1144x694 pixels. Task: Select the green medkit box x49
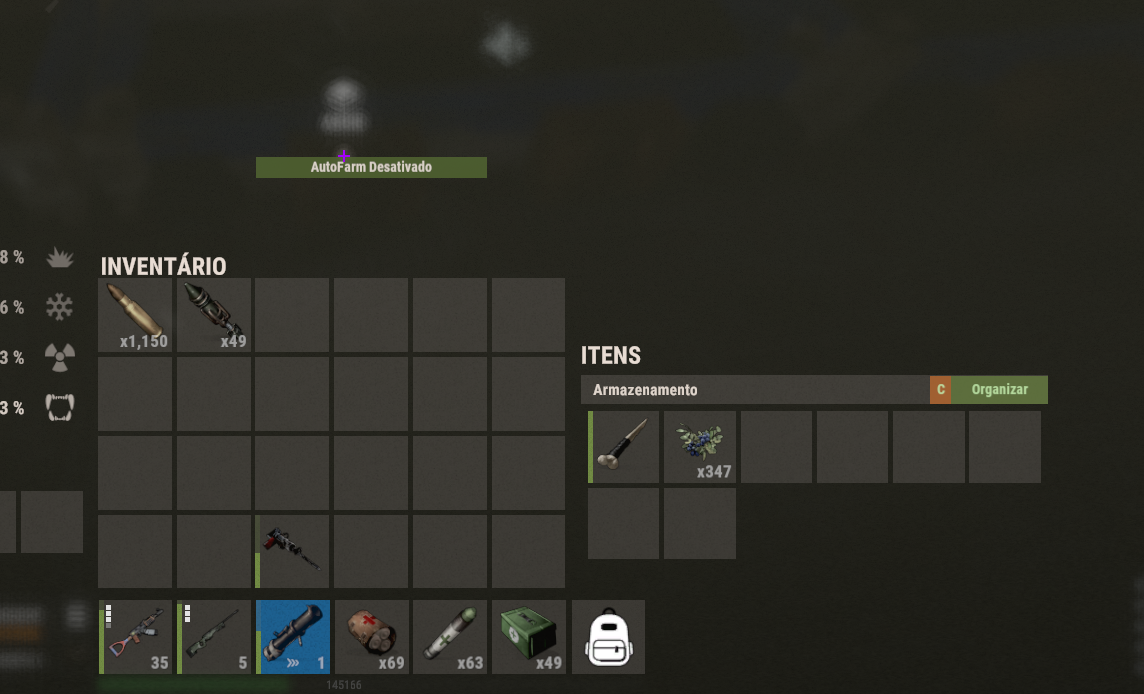529,637
